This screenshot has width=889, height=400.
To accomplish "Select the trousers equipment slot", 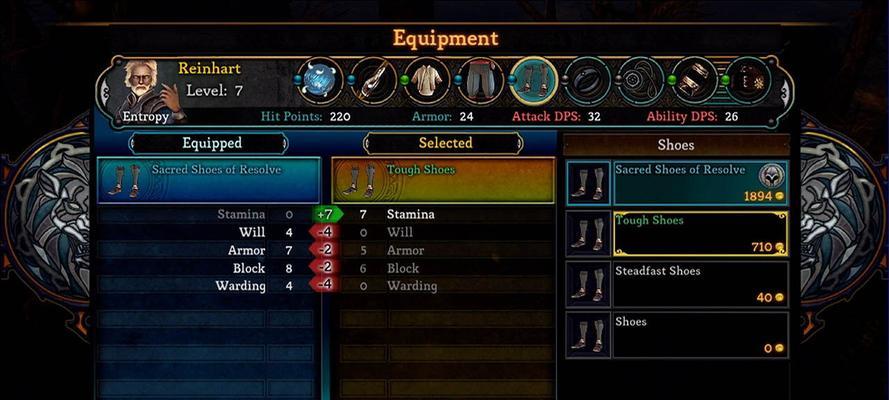I will 480,80.
